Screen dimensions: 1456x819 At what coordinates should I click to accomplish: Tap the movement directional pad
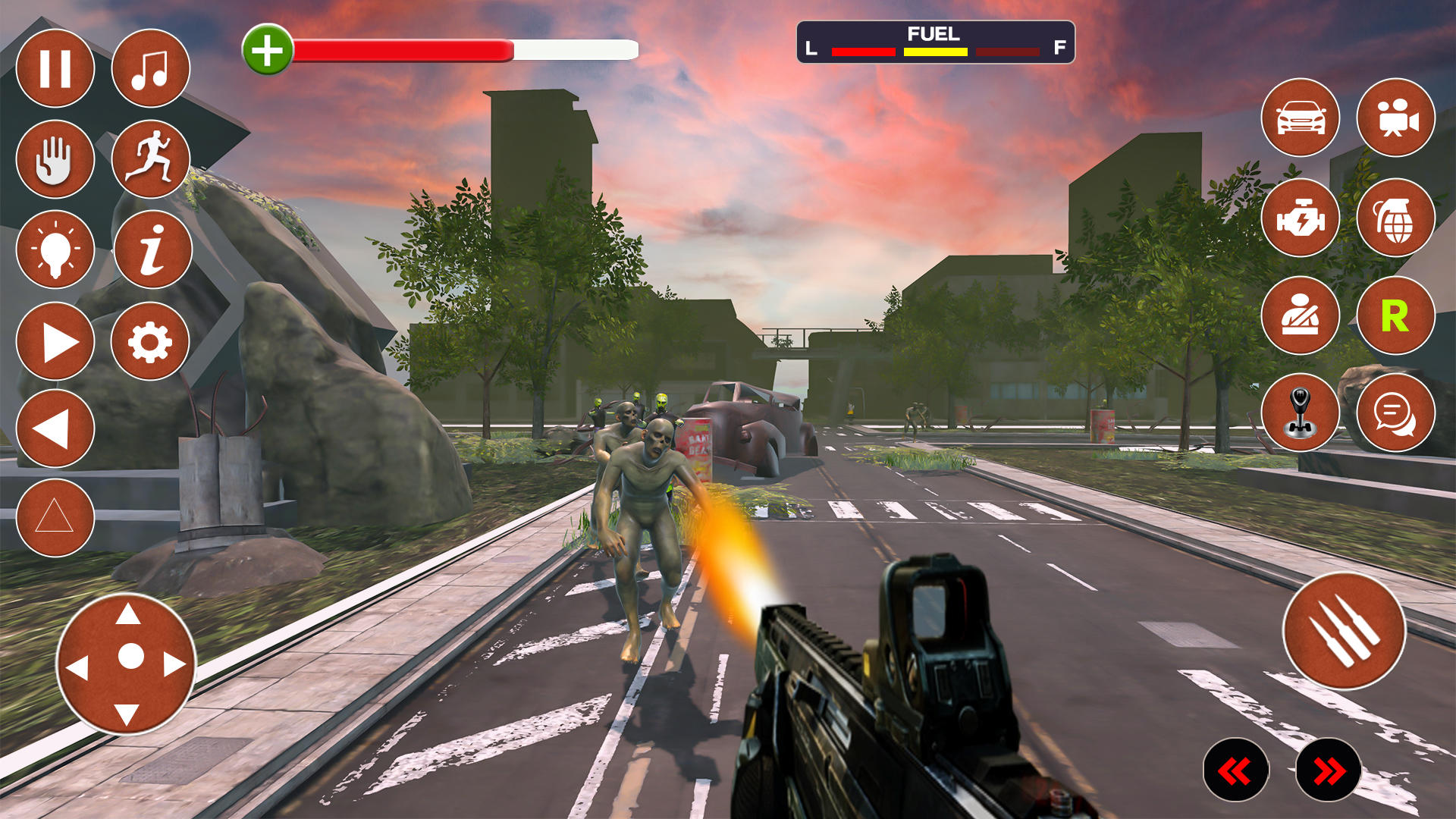(x=127, y=664)
